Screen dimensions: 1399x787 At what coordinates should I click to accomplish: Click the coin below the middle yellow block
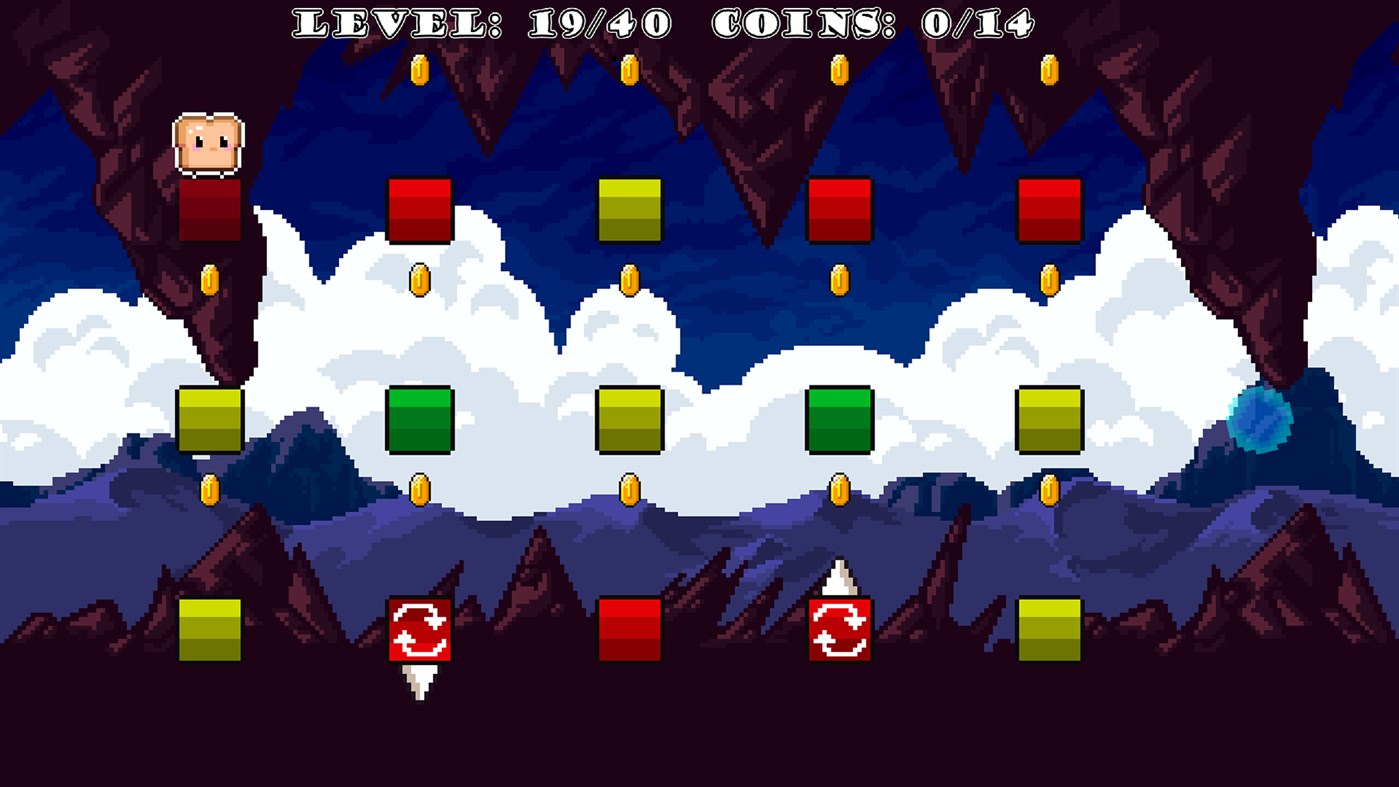click(x=629, y=487)
